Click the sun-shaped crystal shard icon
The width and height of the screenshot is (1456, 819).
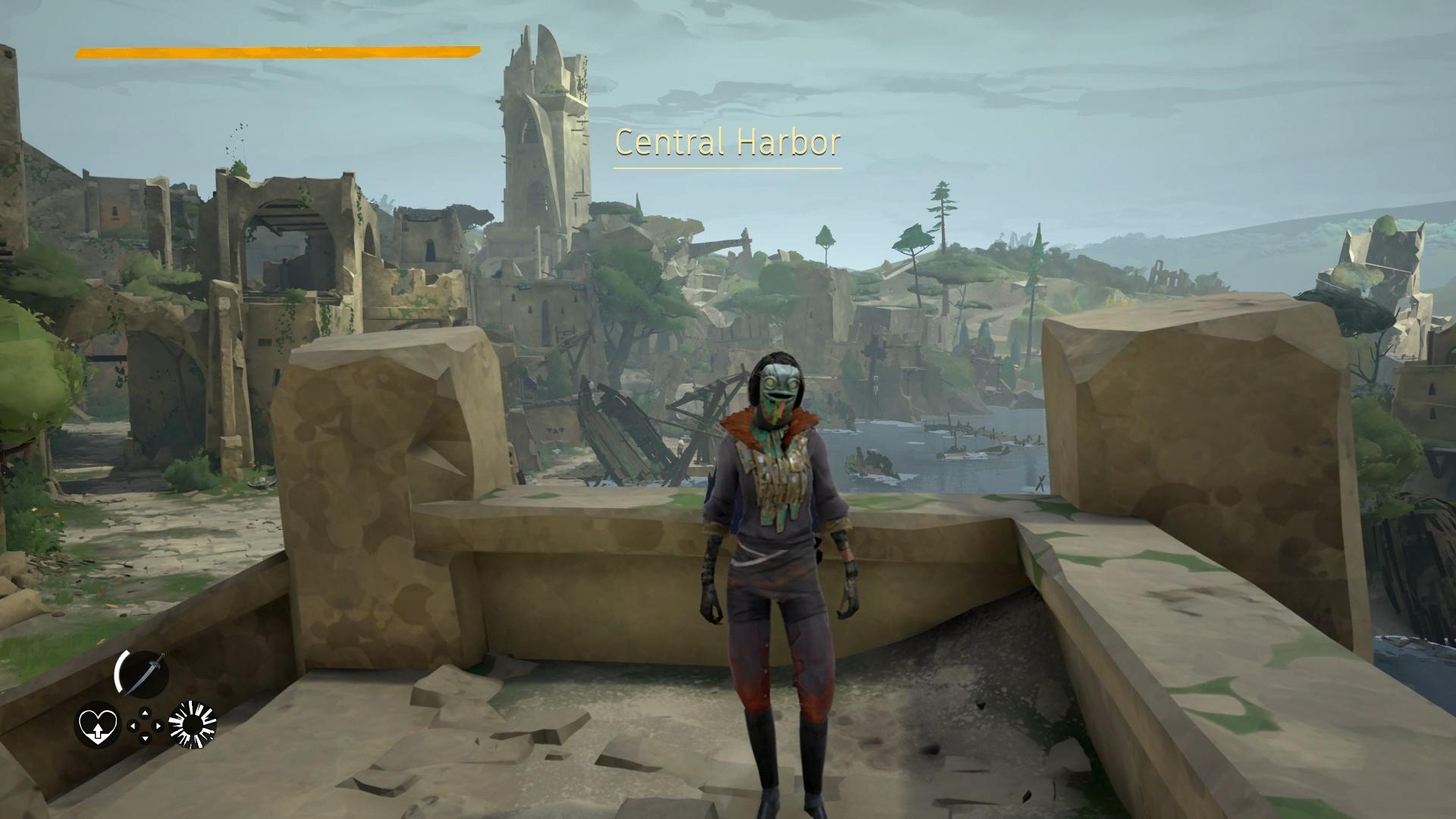193,724
